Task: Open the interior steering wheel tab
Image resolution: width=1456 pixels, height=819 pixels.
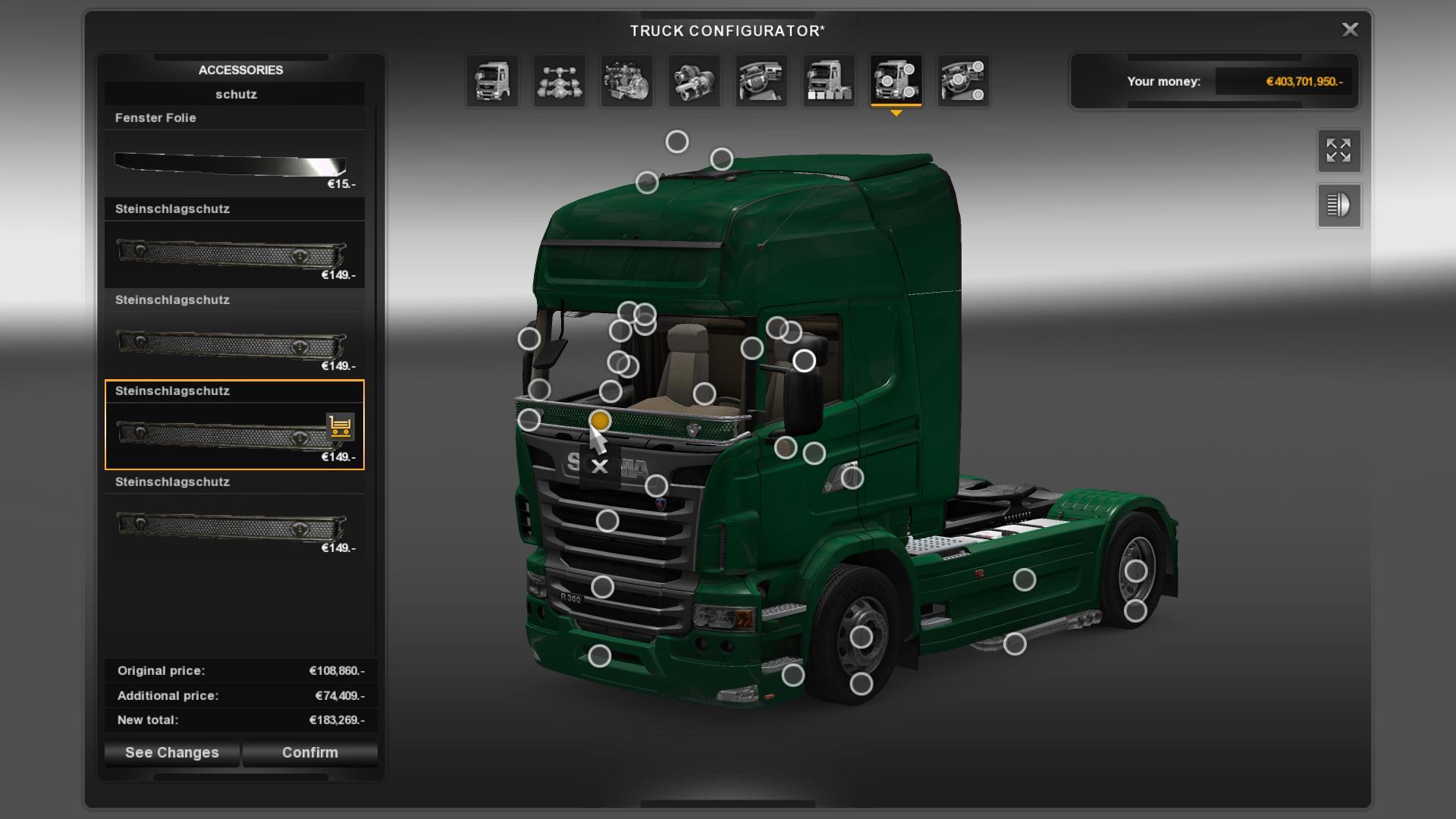Action: click(x=761, y=80)
